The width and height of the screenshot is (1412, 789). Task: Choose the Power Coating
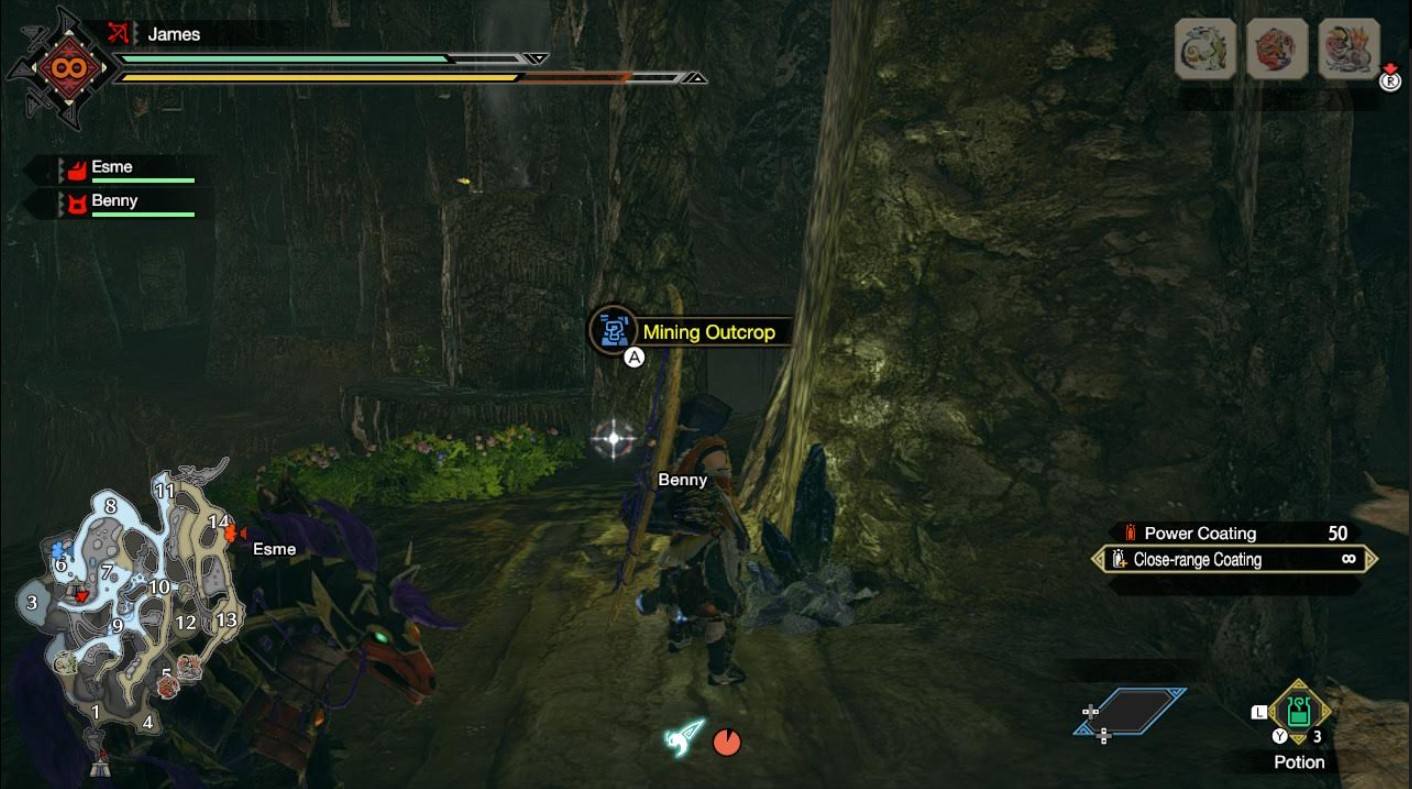(x=1199, y=533)
